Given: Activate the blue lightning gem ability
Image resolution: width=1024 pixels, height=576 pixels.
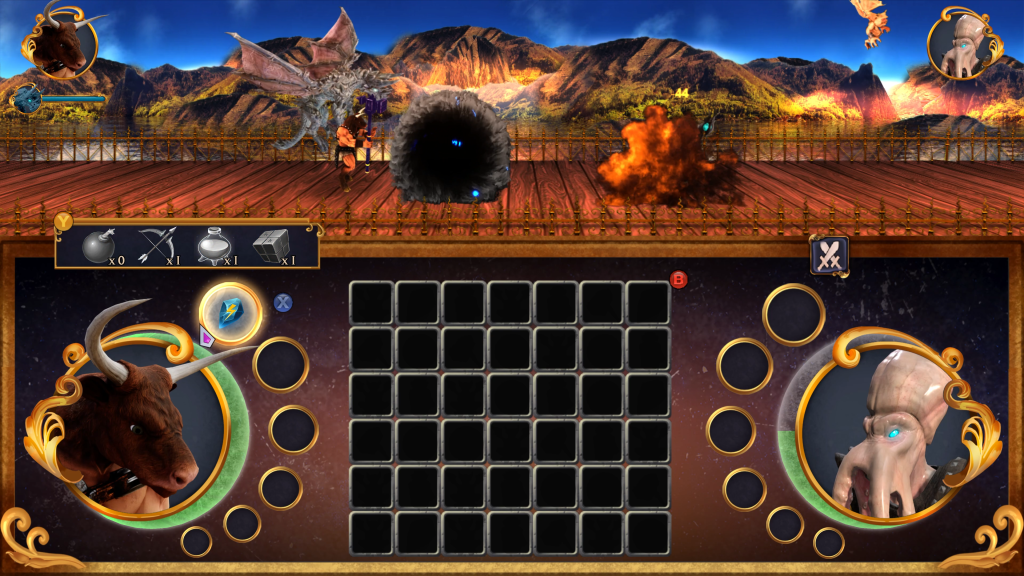Looking at the screenshot, I should (231, 313).
